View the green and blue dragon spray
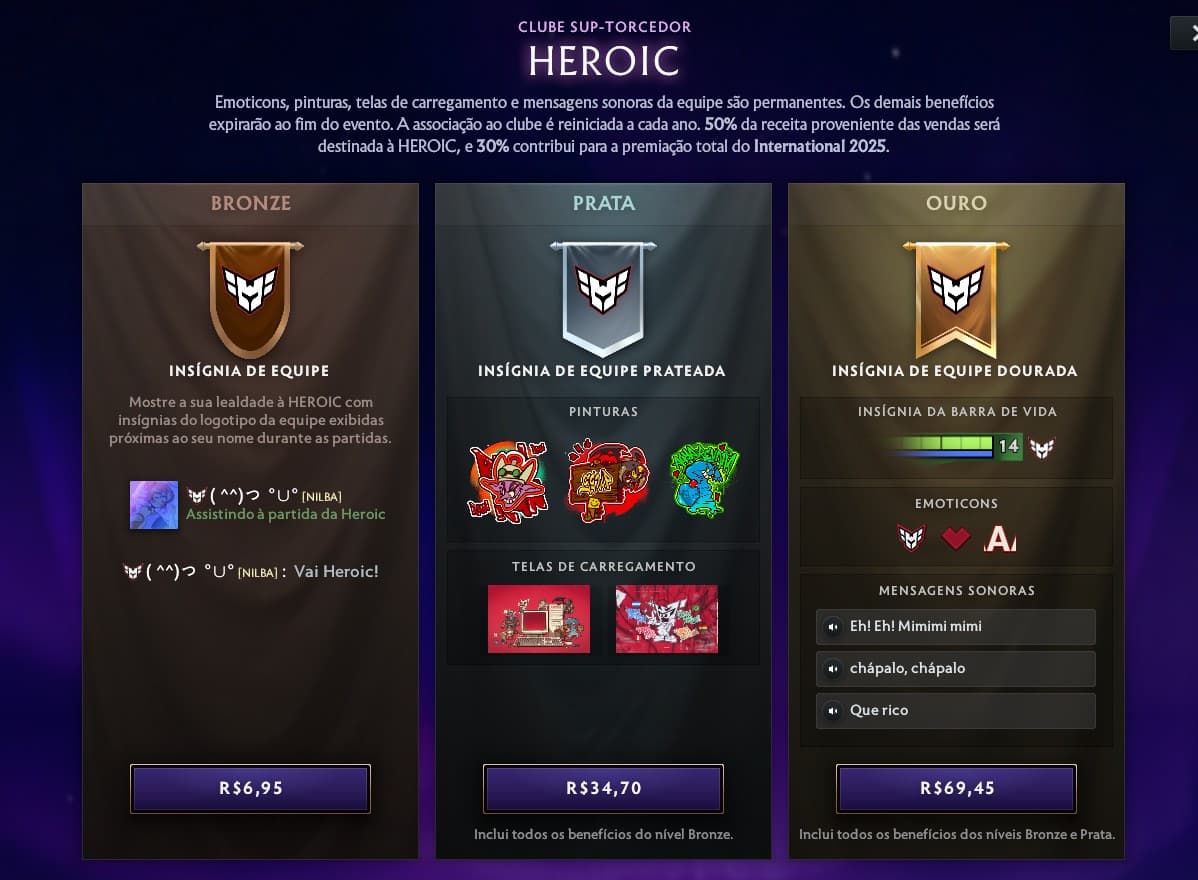The image size is (1198, 880). coord(704,481)
